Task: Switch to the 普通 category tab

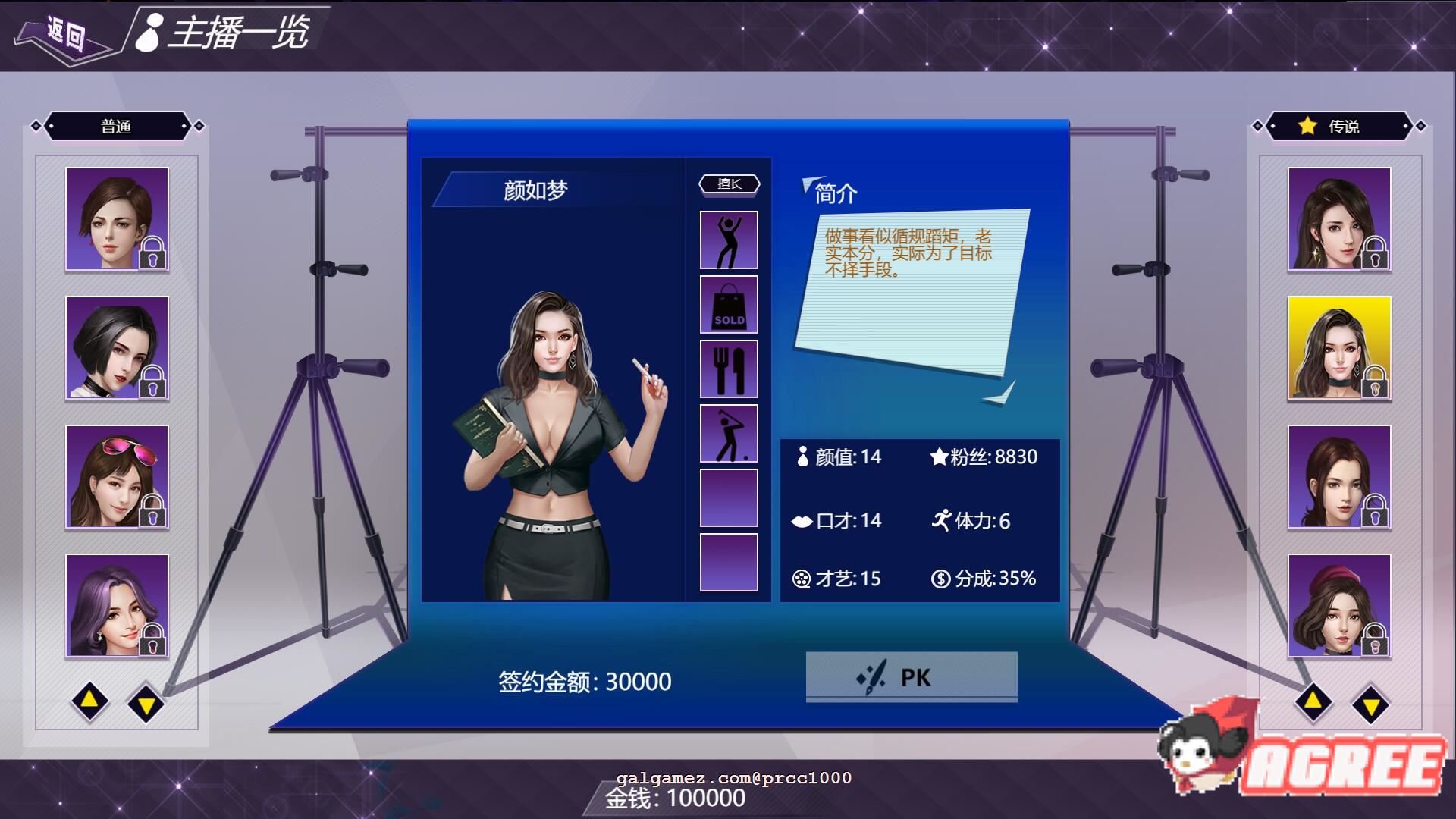Action: point(118,127)
